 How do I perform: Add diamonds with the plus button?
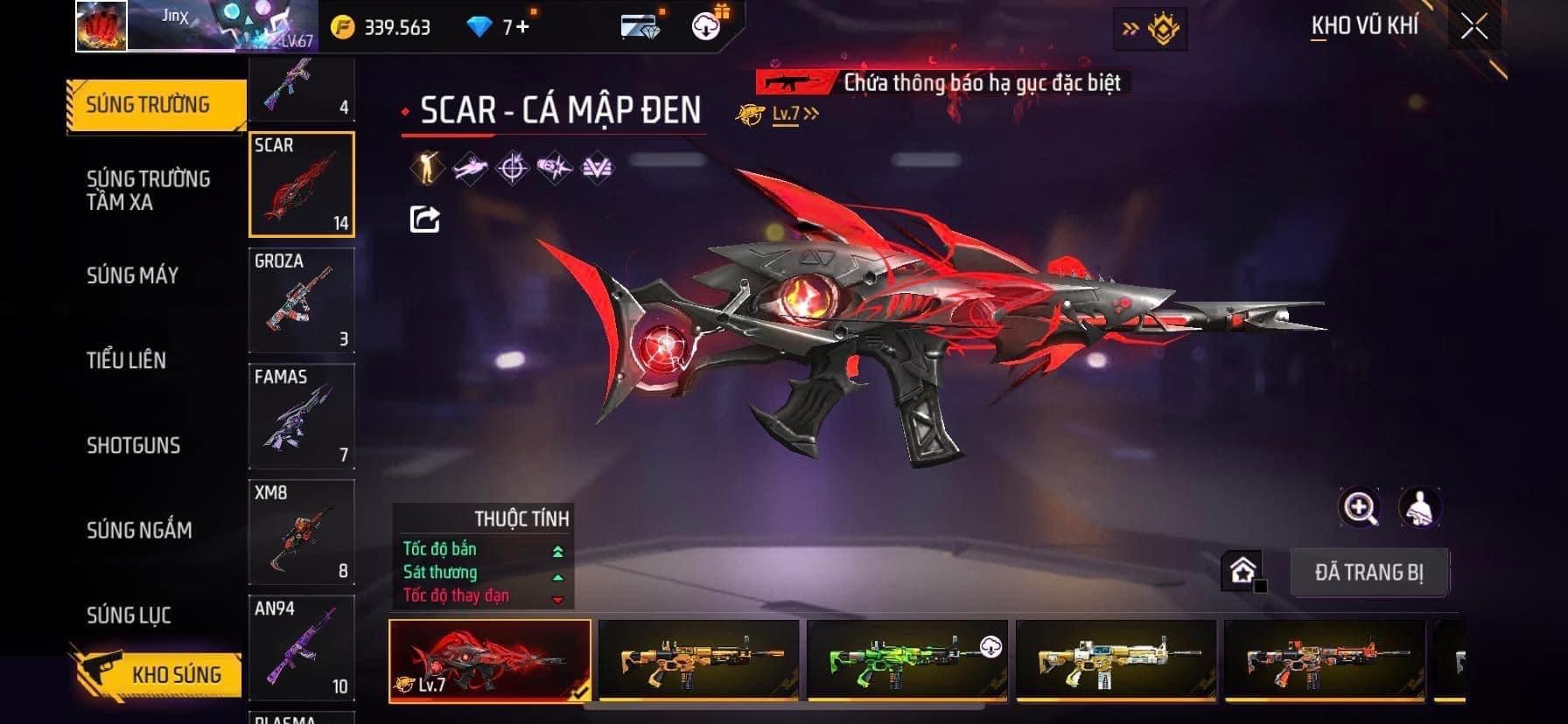522,27
